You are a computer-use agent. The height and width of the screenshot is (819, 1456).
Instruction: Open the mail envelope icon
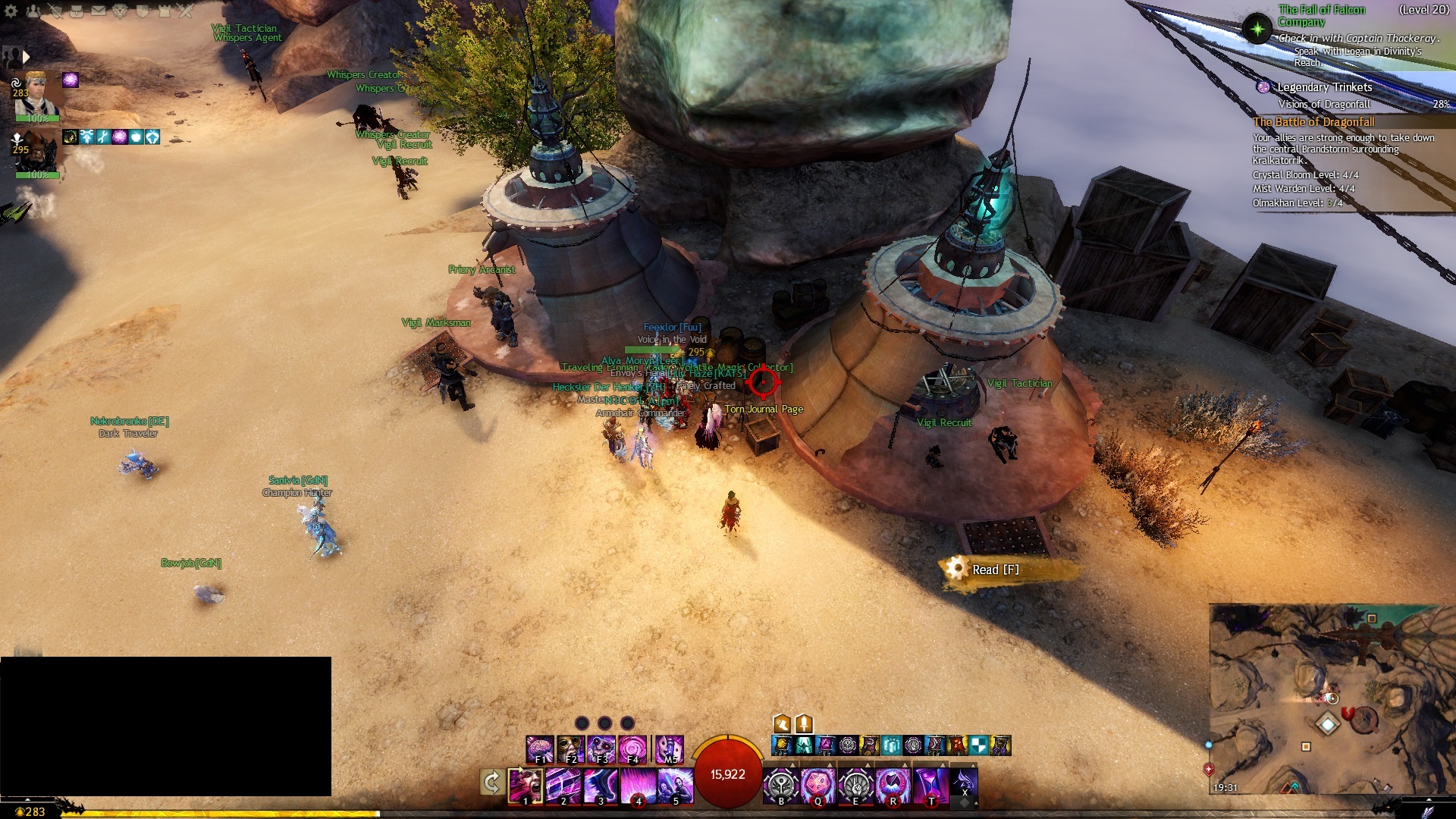99,11
